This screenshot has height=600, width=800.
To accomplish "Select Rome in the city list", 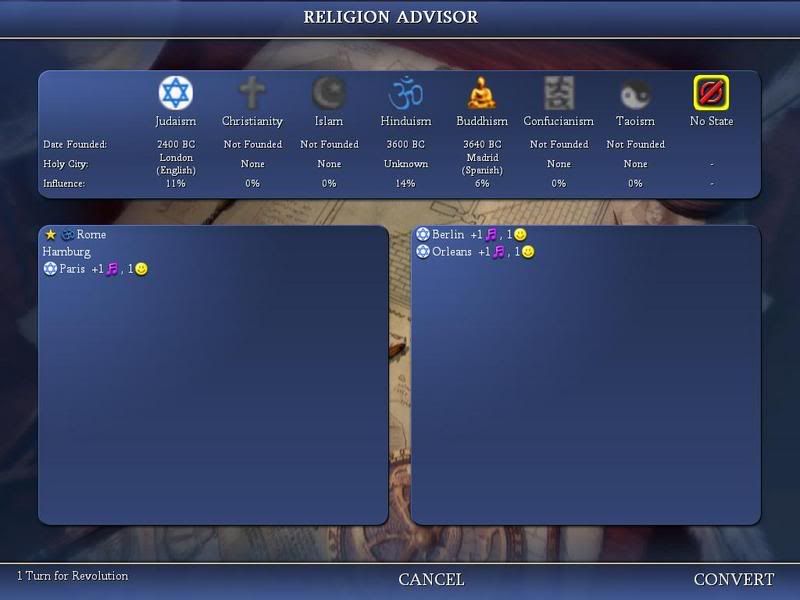I will [91, 235].
